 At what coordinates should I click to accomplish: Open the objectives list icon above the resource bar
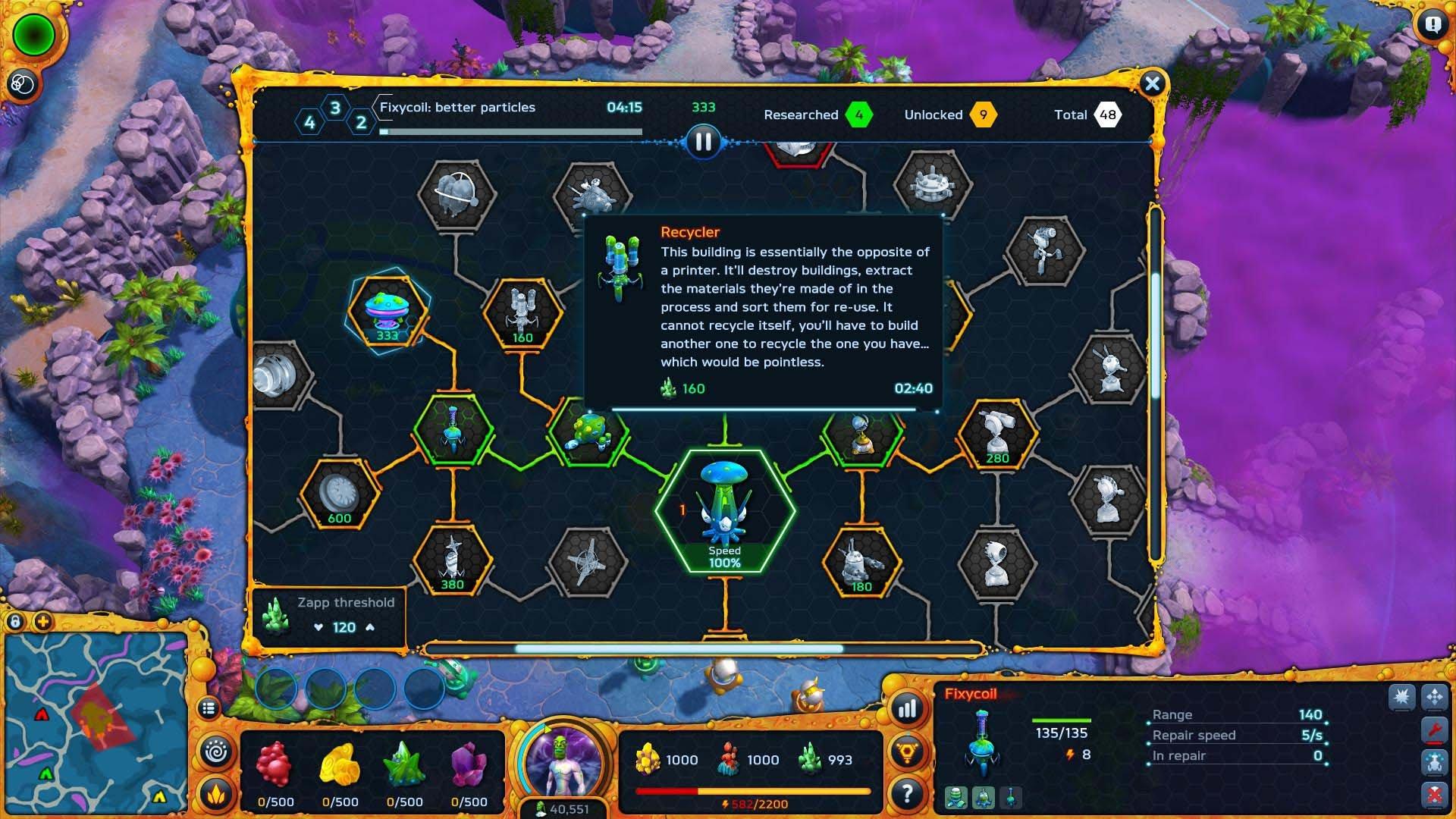click(x=209, y=706)
